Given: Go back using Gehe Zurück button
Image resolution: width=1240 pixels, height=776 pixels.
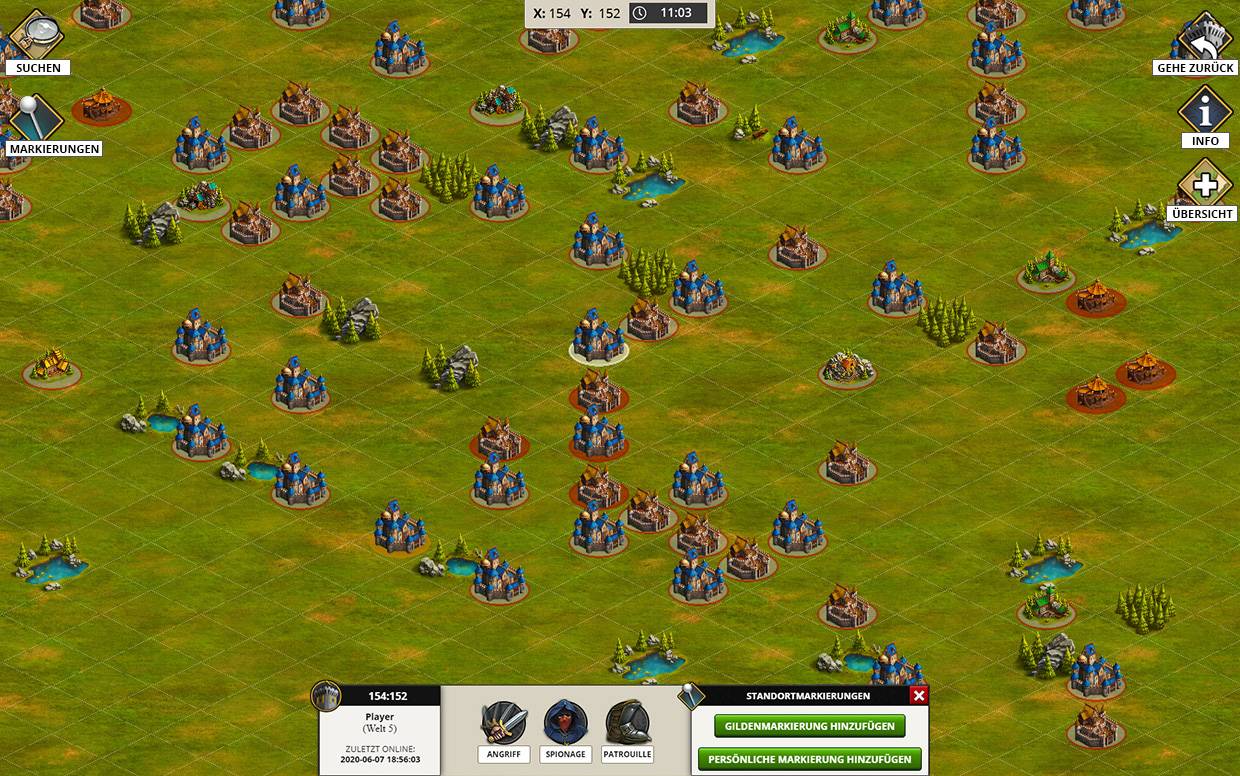Looking at the screenshot, I should 1204,38.
